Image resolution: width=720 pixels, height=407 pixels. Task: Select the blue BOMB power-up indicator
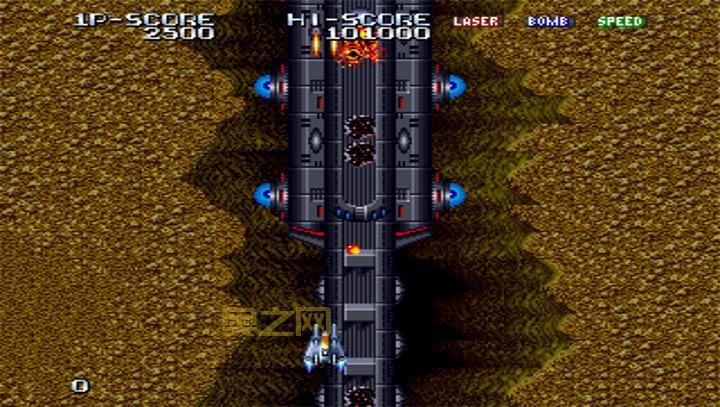548,21
